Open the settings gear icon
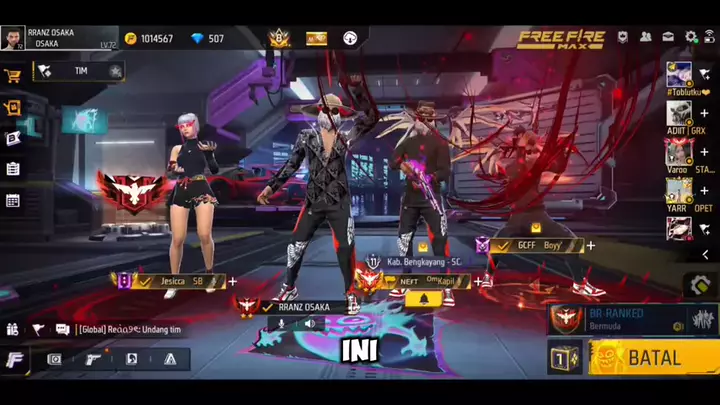Screen dimensions: 720x405 click(x=691, y=37)
